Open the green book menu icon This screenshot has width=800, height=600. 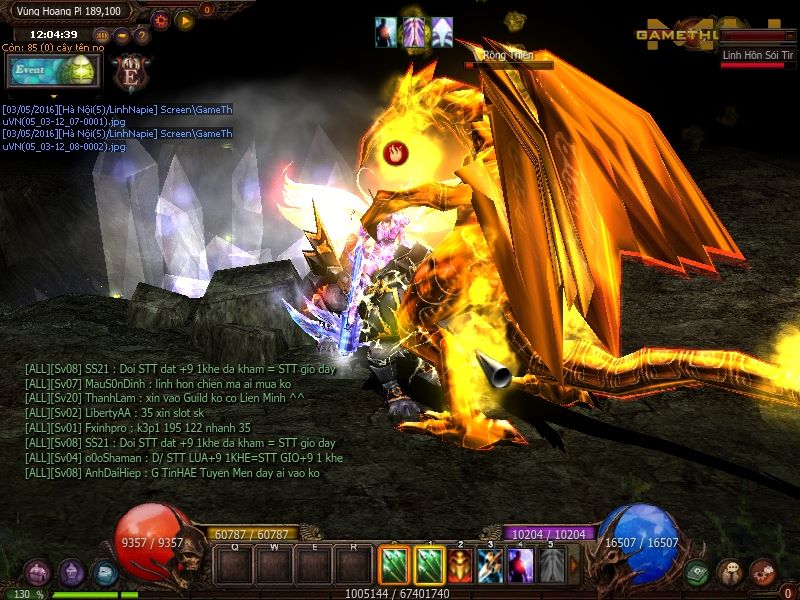pyautogui.click(x=697, y=573)
